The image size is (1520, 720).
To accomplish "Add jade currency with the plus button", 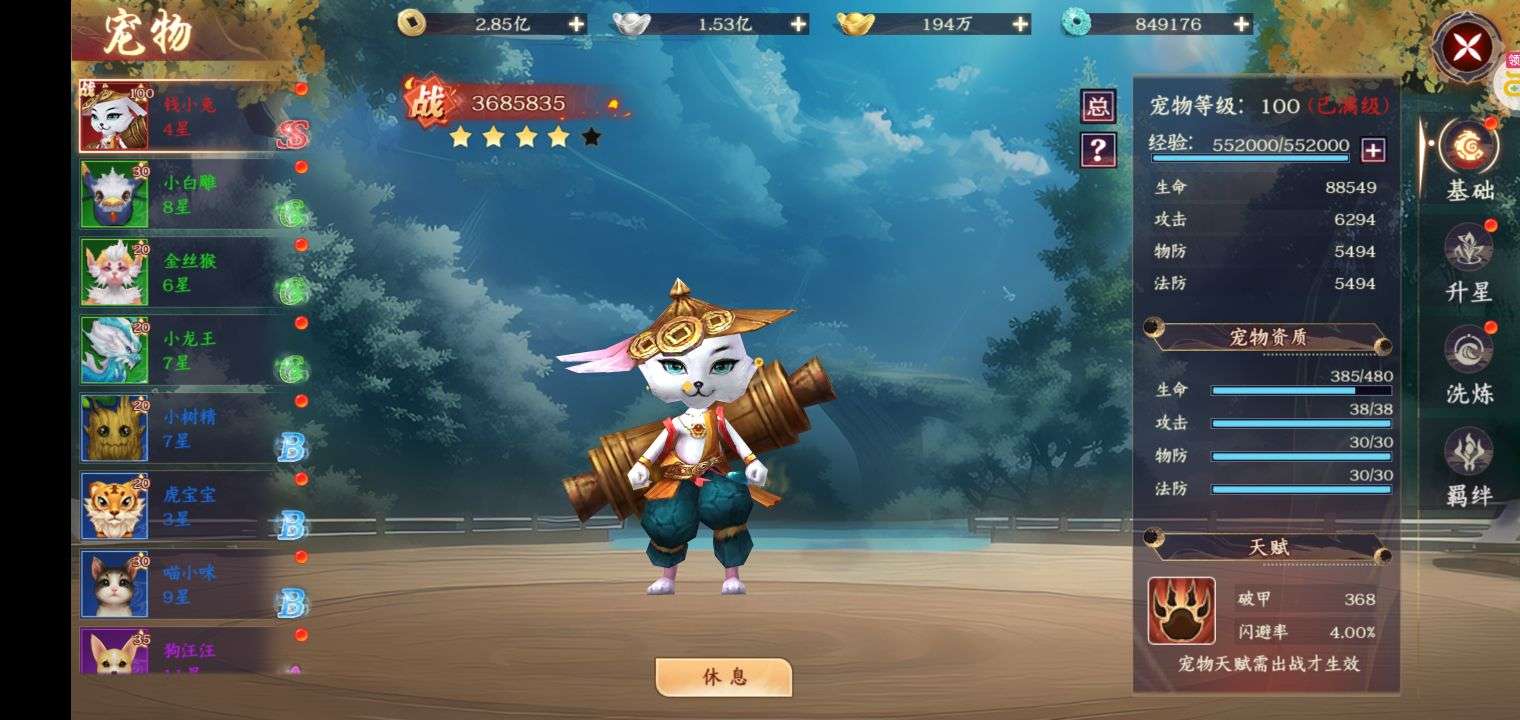I will click(1242, 24).
